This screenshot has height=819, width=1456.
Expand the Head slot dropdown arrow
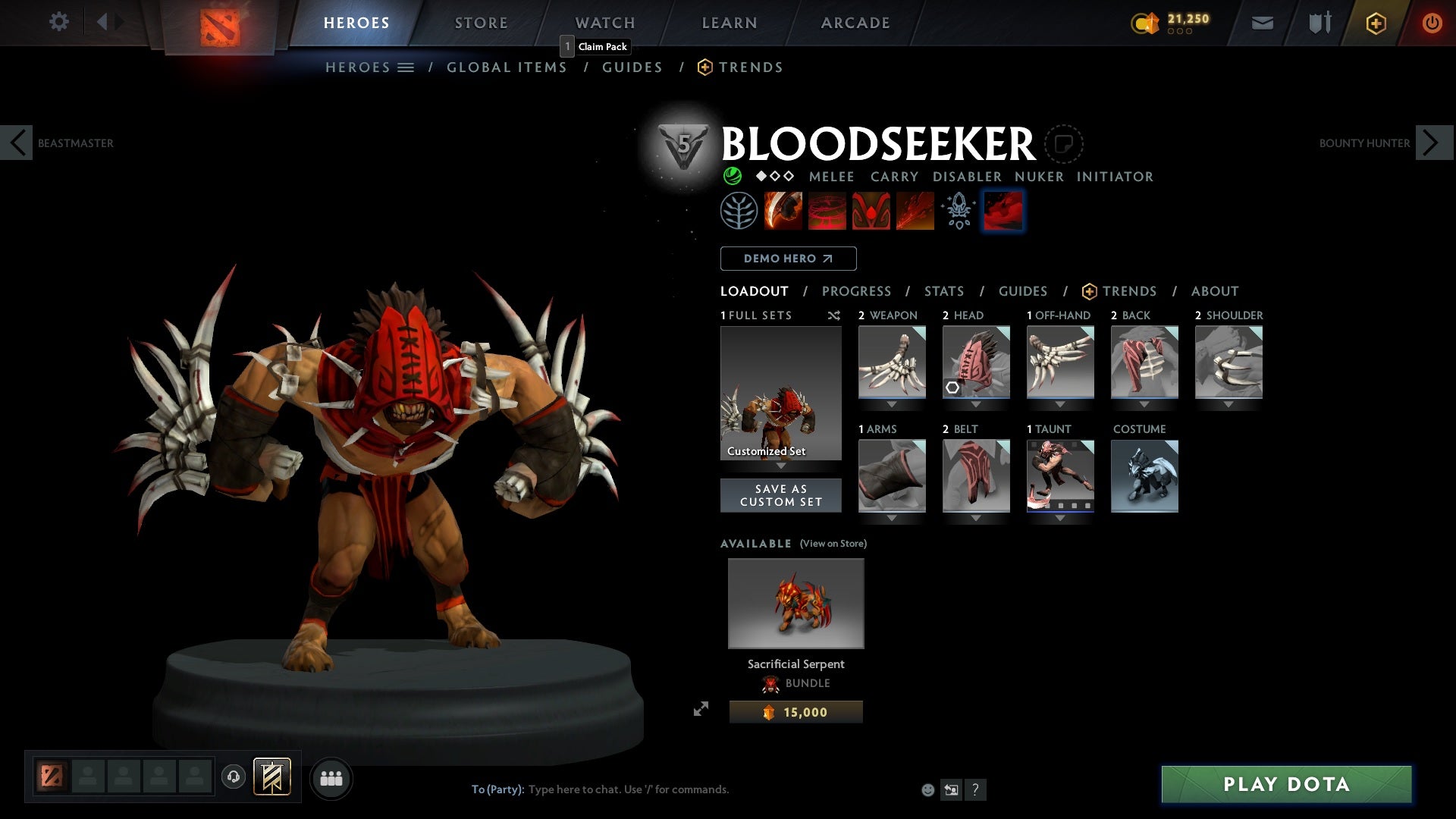coord(976,404)
